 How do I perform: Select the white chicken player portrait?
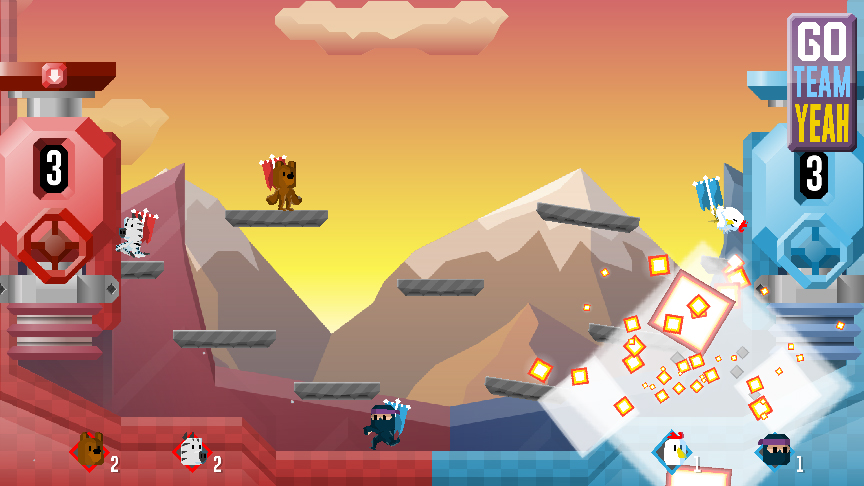click(673, 452)
